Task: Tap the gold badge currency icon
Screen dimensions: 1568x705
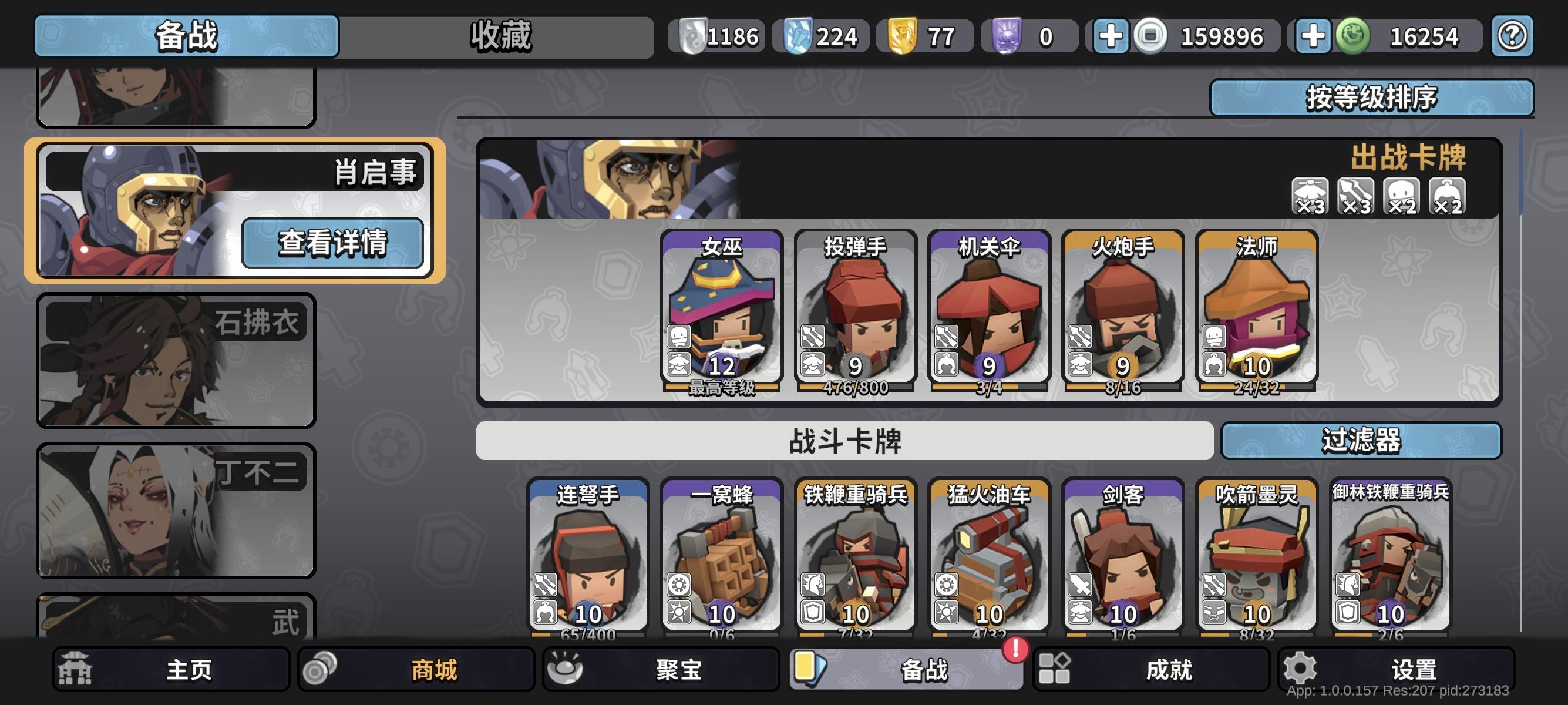Action: [x=902, y=36]
